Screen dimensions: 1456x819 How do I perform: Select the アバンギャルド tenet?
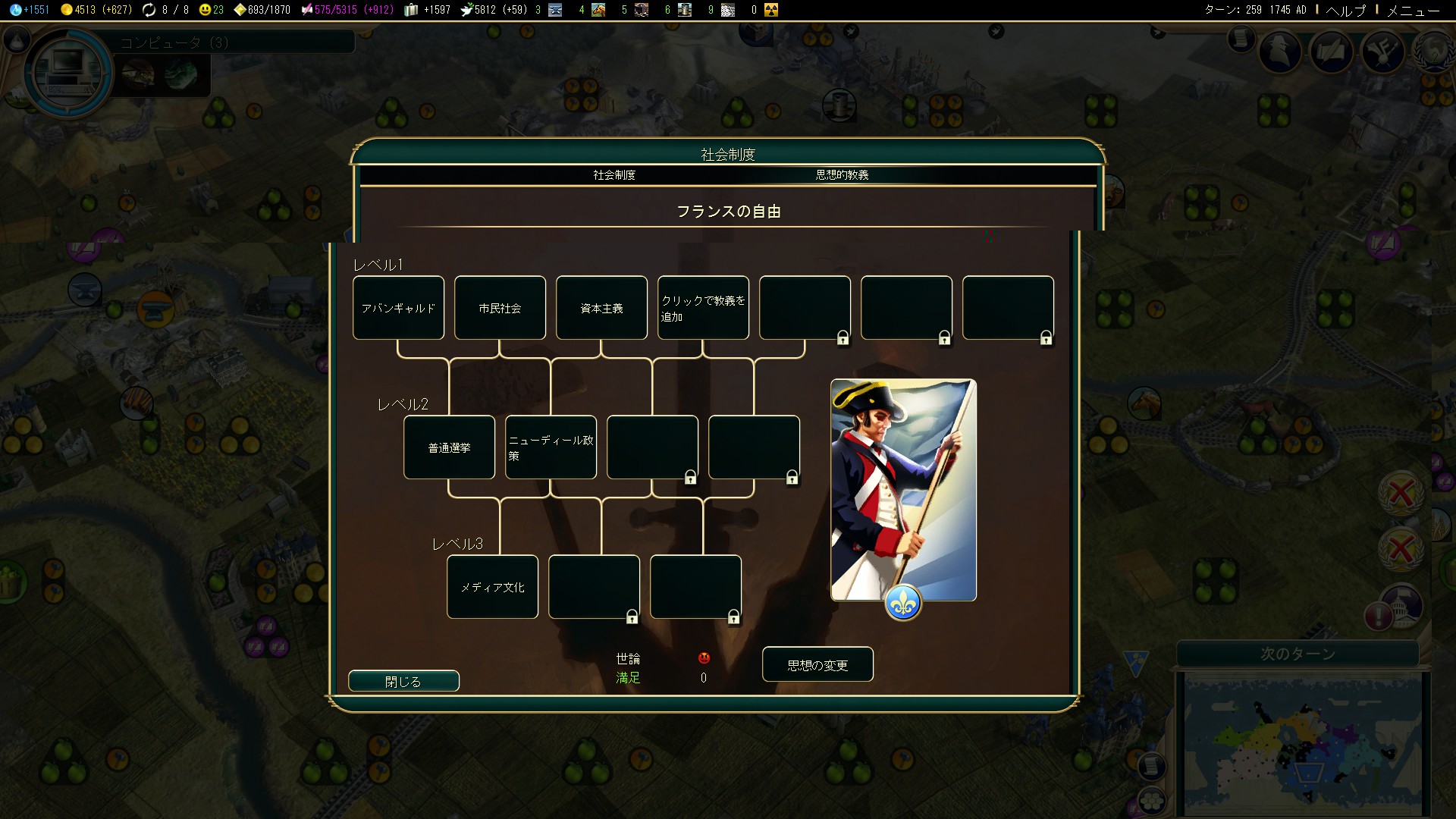pyautogui.click(x=398, y=308)
